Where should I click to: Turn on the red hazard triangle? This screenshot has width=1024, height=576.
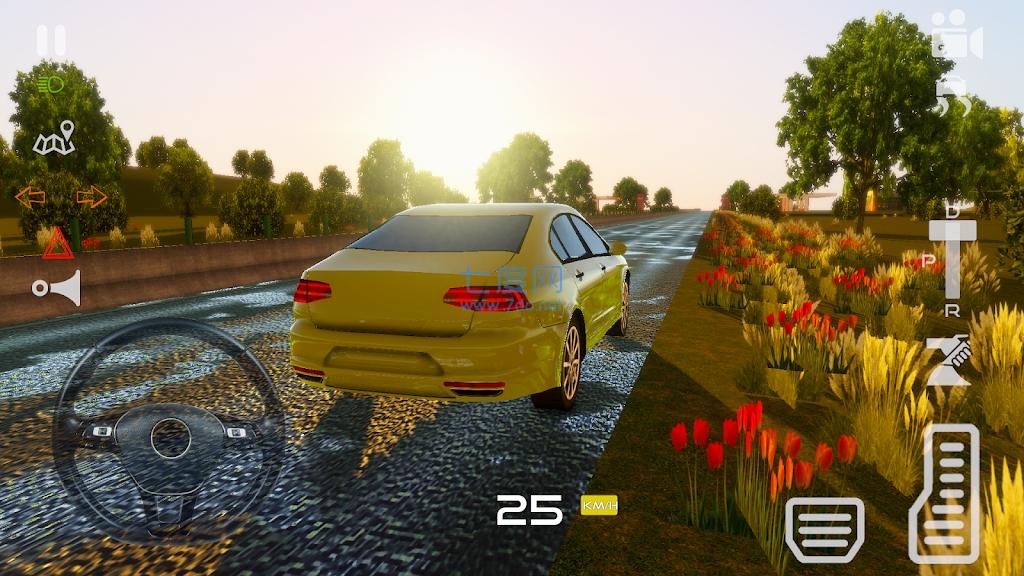[x=57, y=243]
